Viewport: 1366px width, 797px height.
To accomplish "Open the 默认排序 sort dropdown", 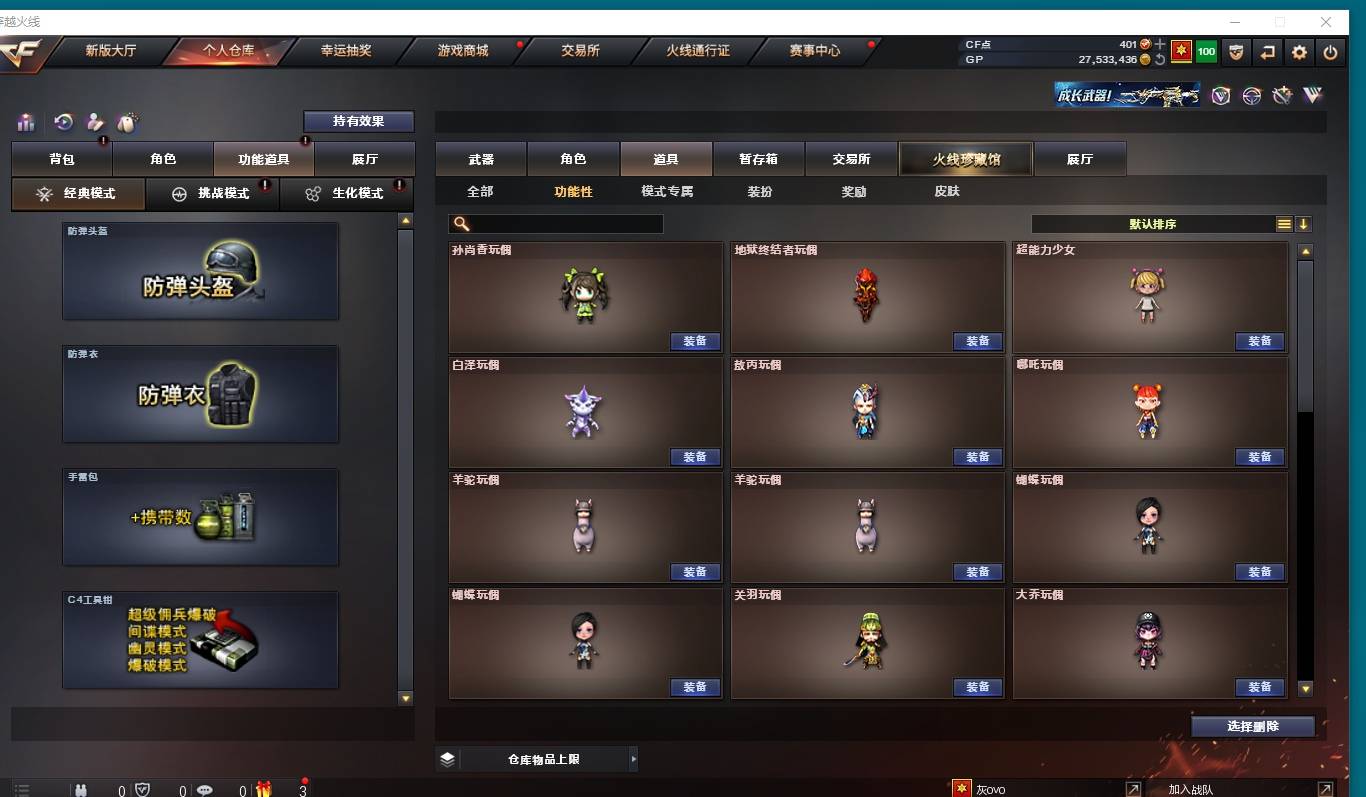I will 1150,224.
